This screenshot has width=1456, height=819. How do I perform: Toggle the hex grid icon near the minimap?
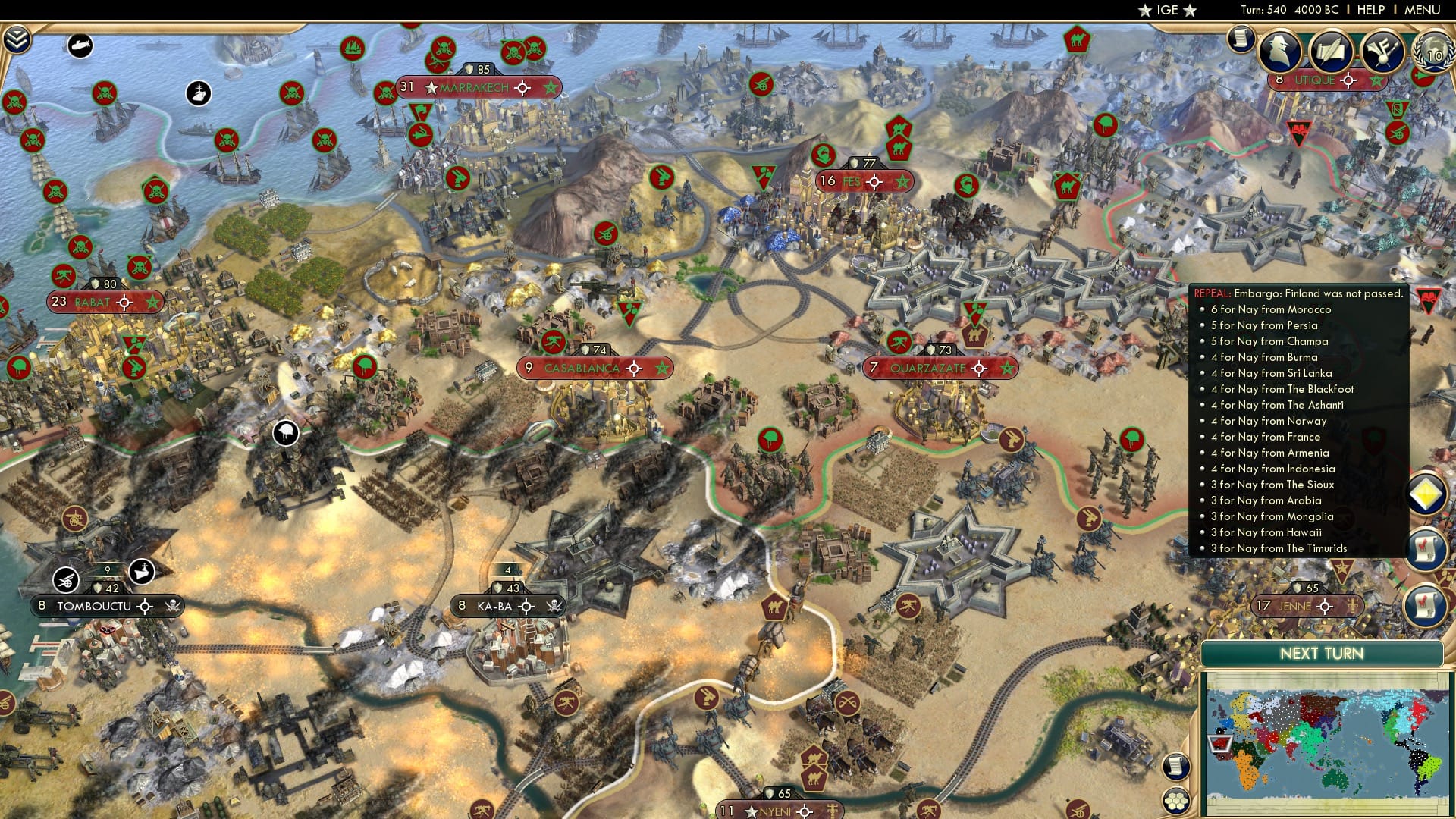(1176, 800)
